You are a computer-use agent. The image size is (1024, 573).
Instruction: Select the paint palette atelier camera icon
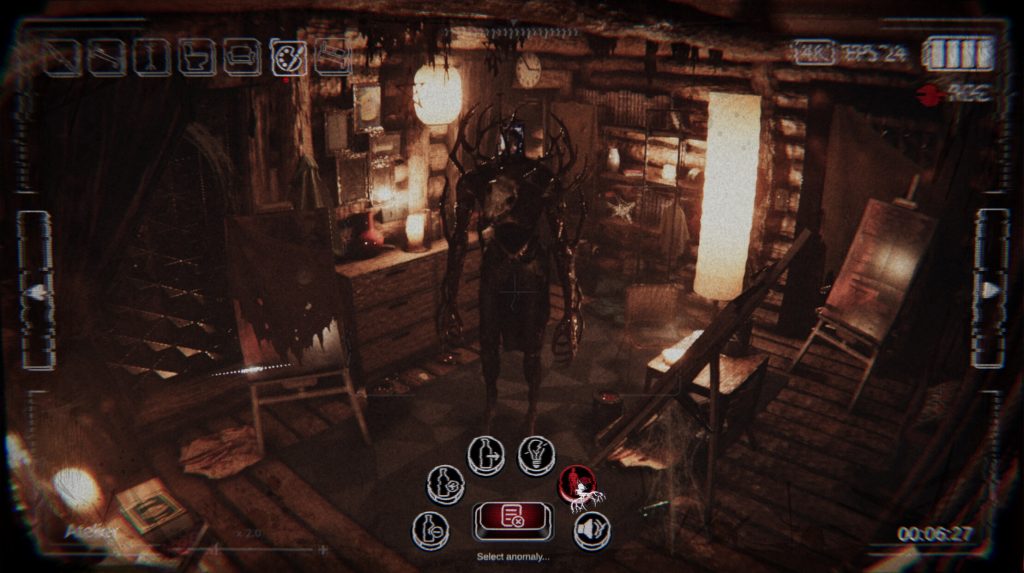[x=288, y=57]
